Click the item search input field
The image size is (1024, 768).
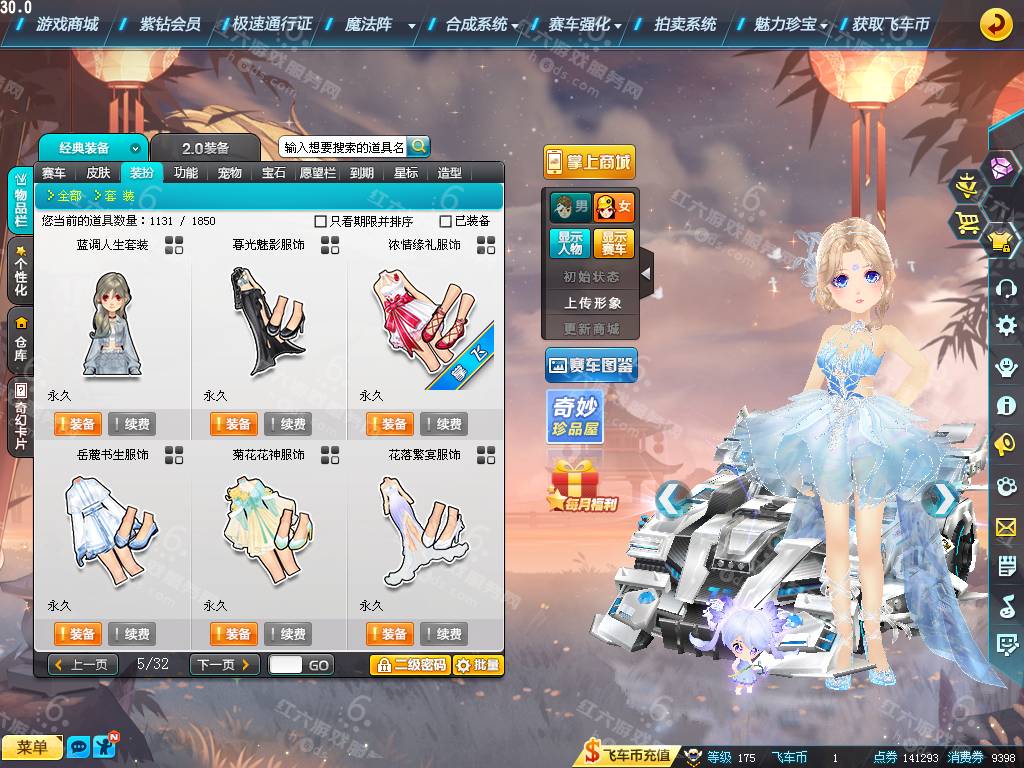coord(344,147)
